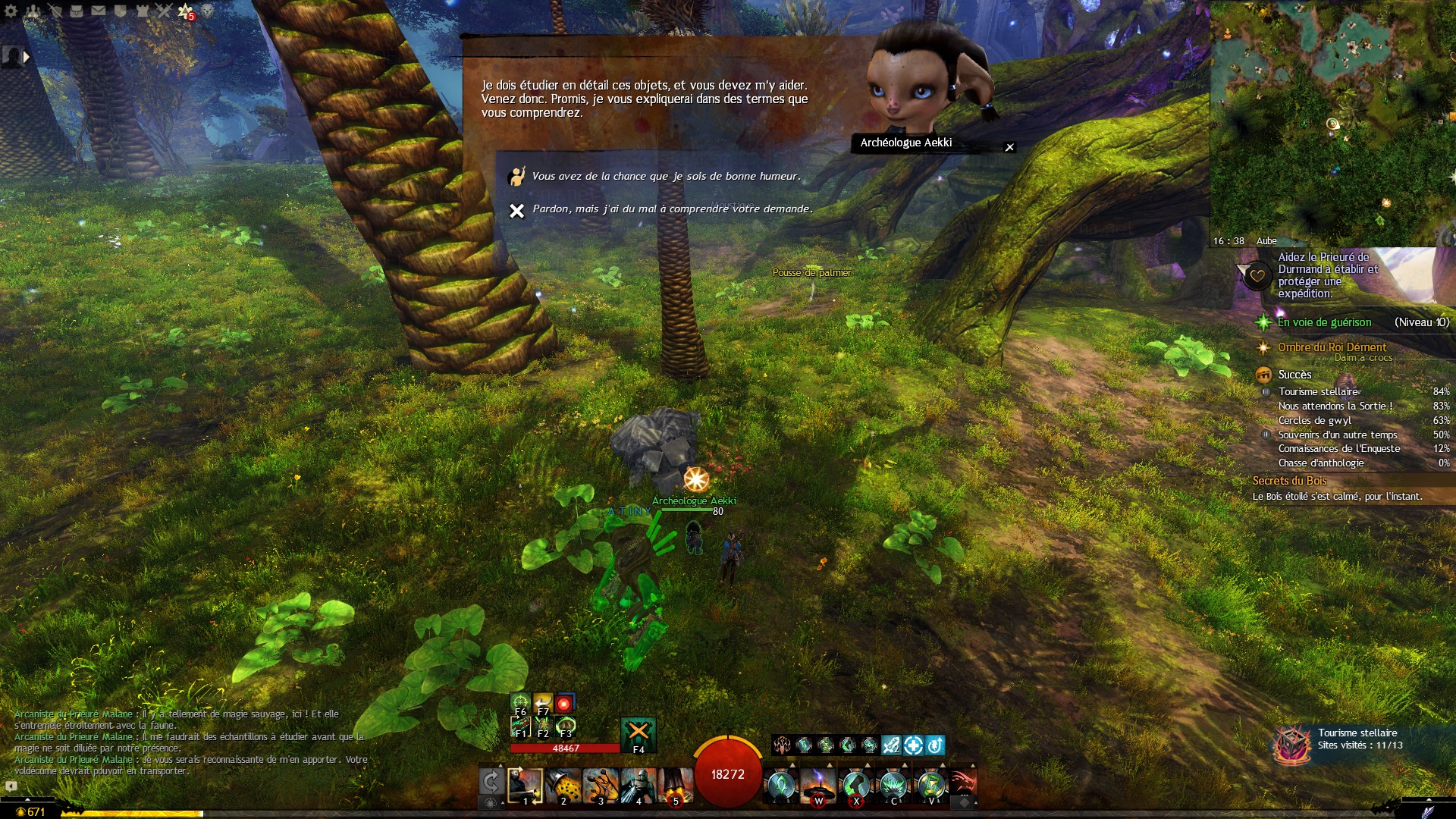Use weapon skill 2 on the skill bar
This screenshot has width=1456, height=819.
[x=563, y=786]
